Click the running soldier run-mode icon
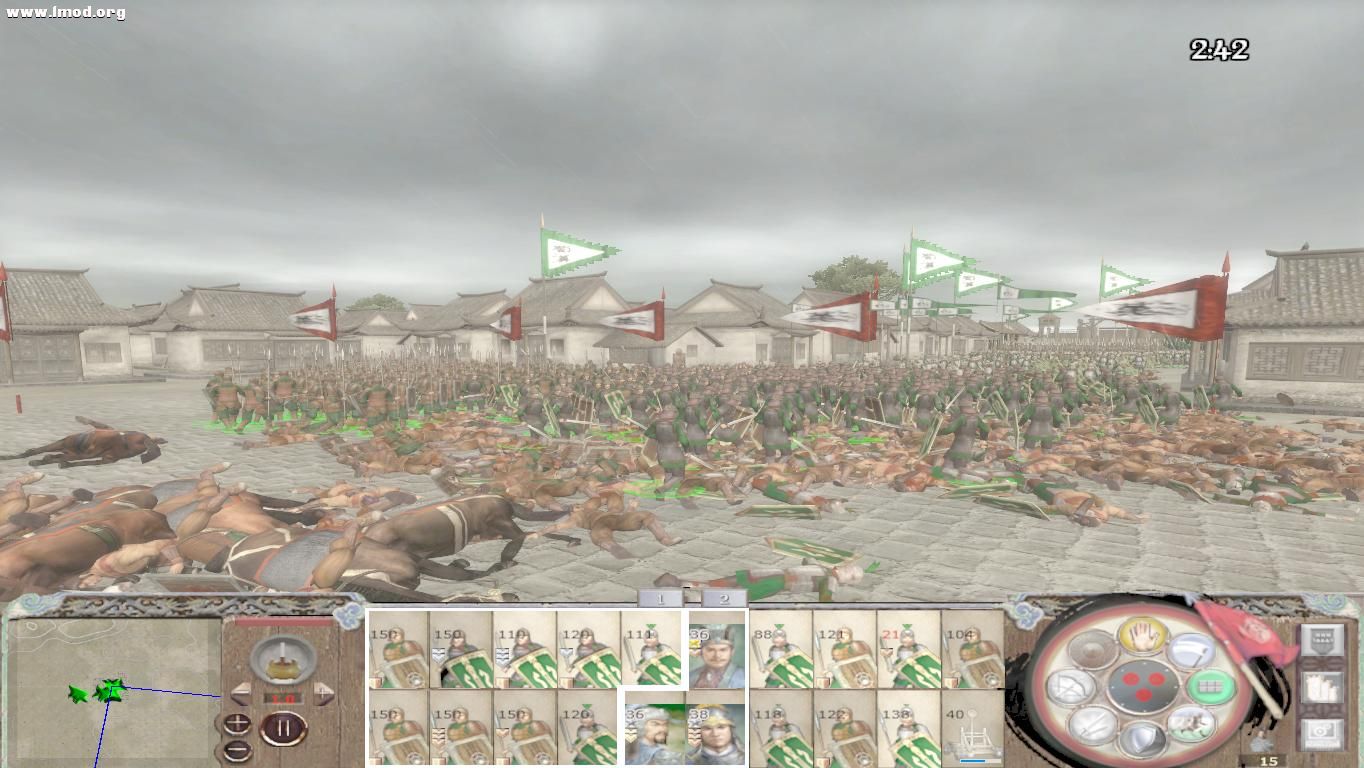Viewport: 1364px width, 768px height. [x=1189, y=723]
